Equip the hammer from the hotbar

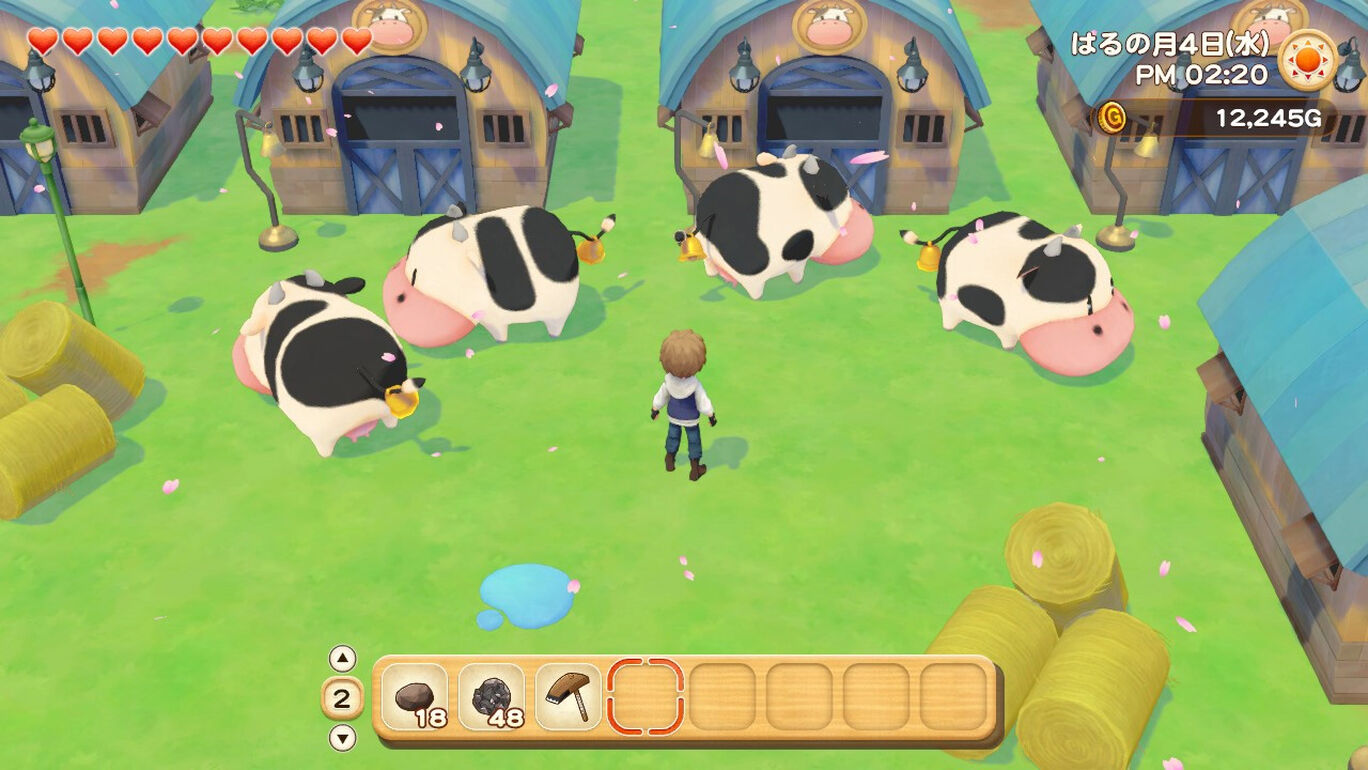coord(568,697)
